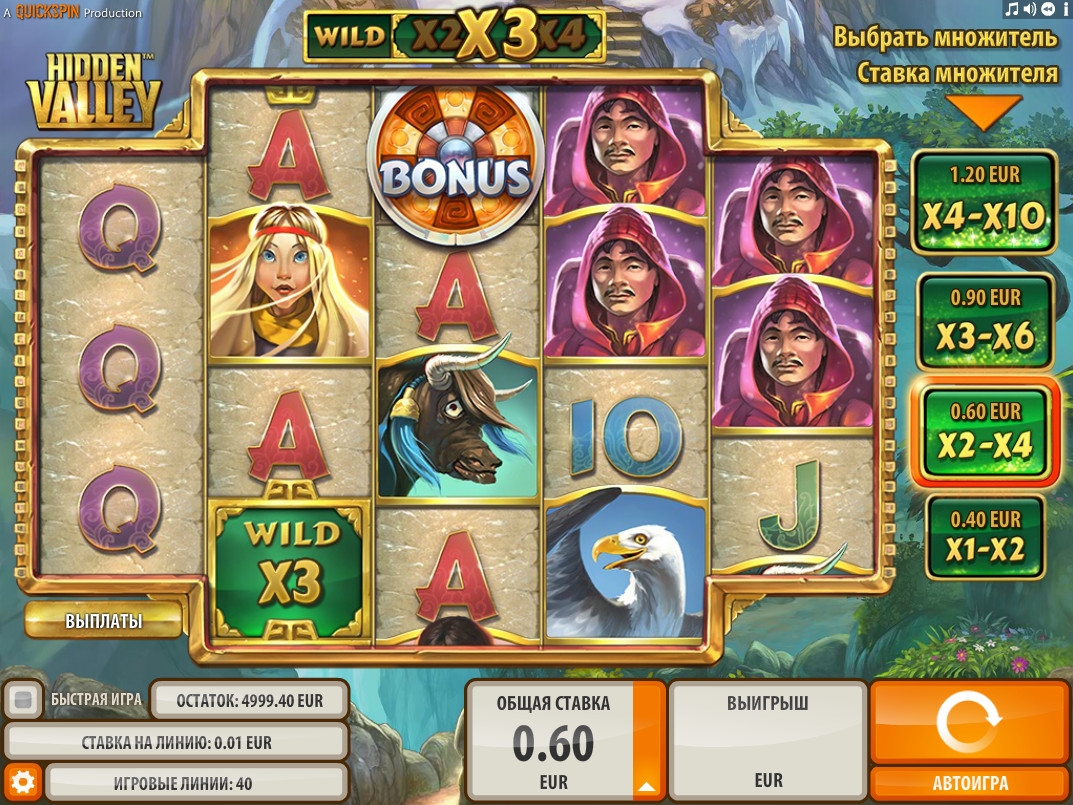Choose the 1.20 EUR X4-X10 multiplier

click(984, 203)
